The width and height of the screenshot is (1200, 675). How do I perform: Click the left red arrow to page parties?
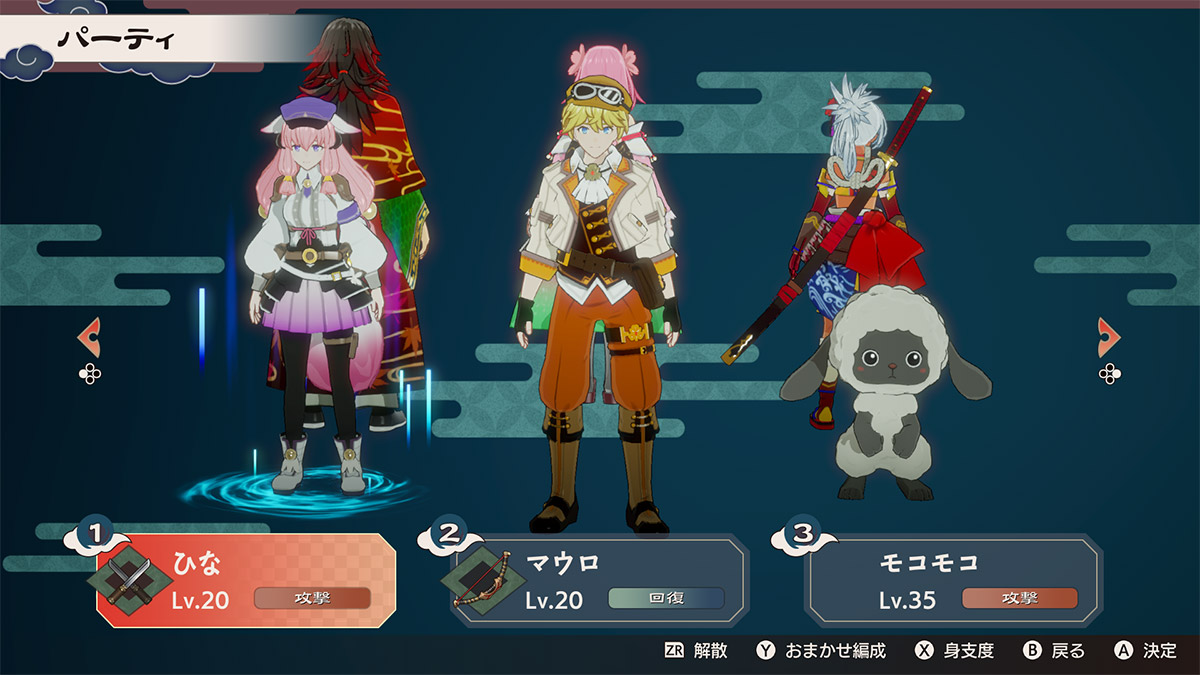[89, 337]
